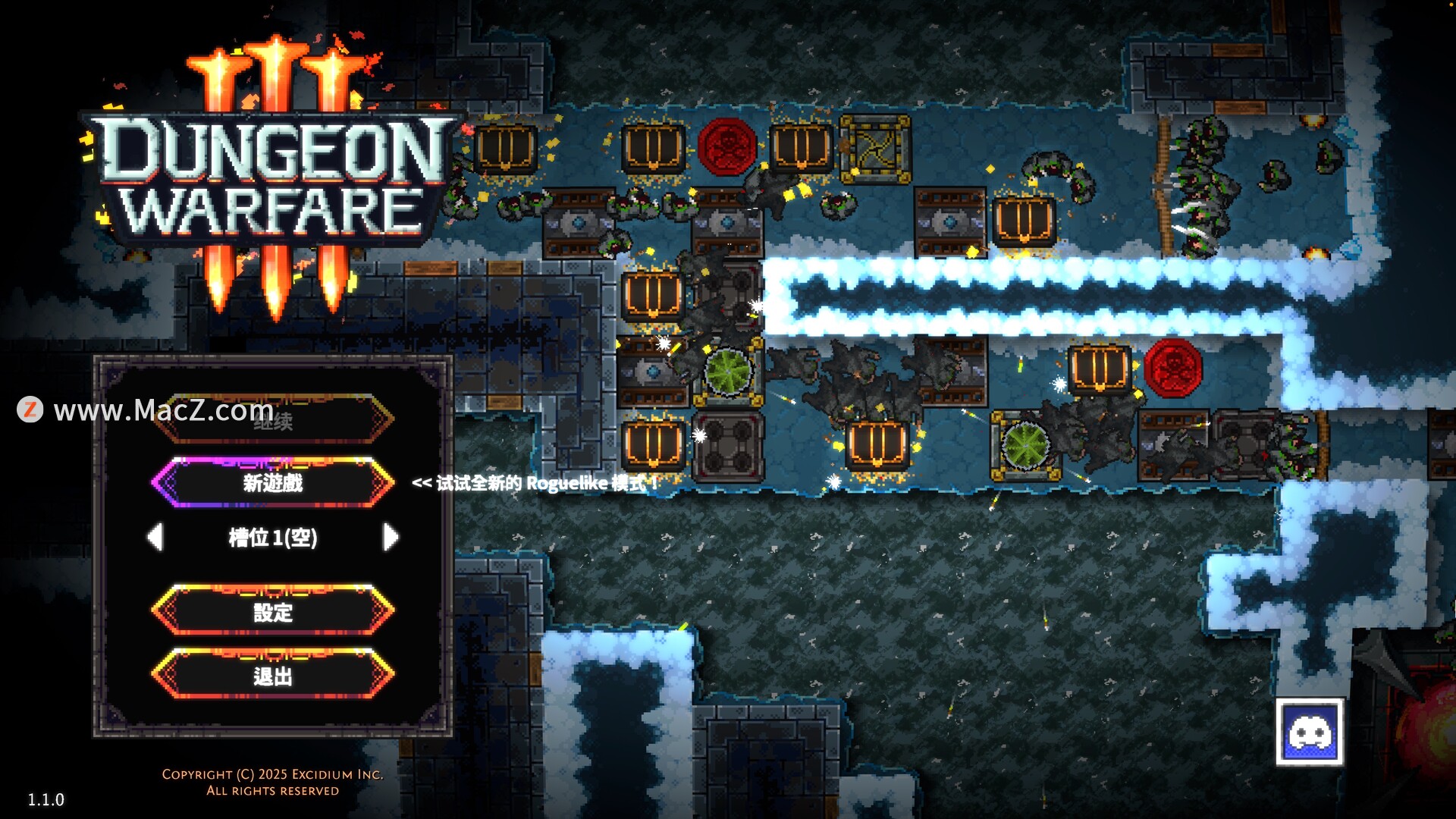This screenshot has width=1456, height=819.
Task: Start a new game with 新遊戲
Action: pos(273,482)
